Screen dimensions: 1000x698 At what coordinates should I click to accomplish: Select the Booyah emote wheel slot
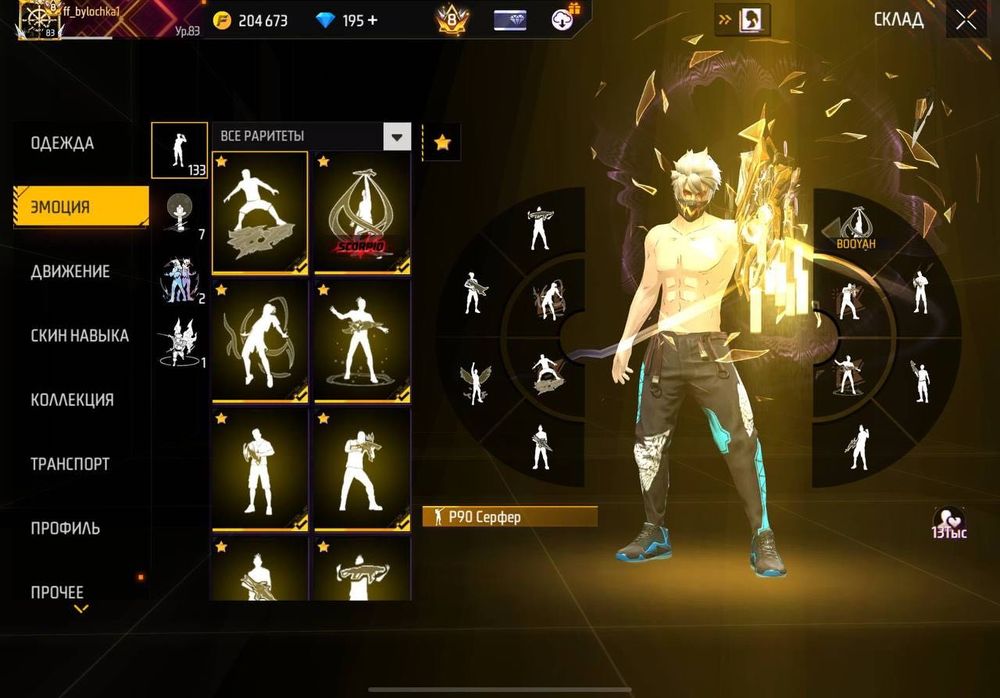pyautogui.click(x=850, y=228)
